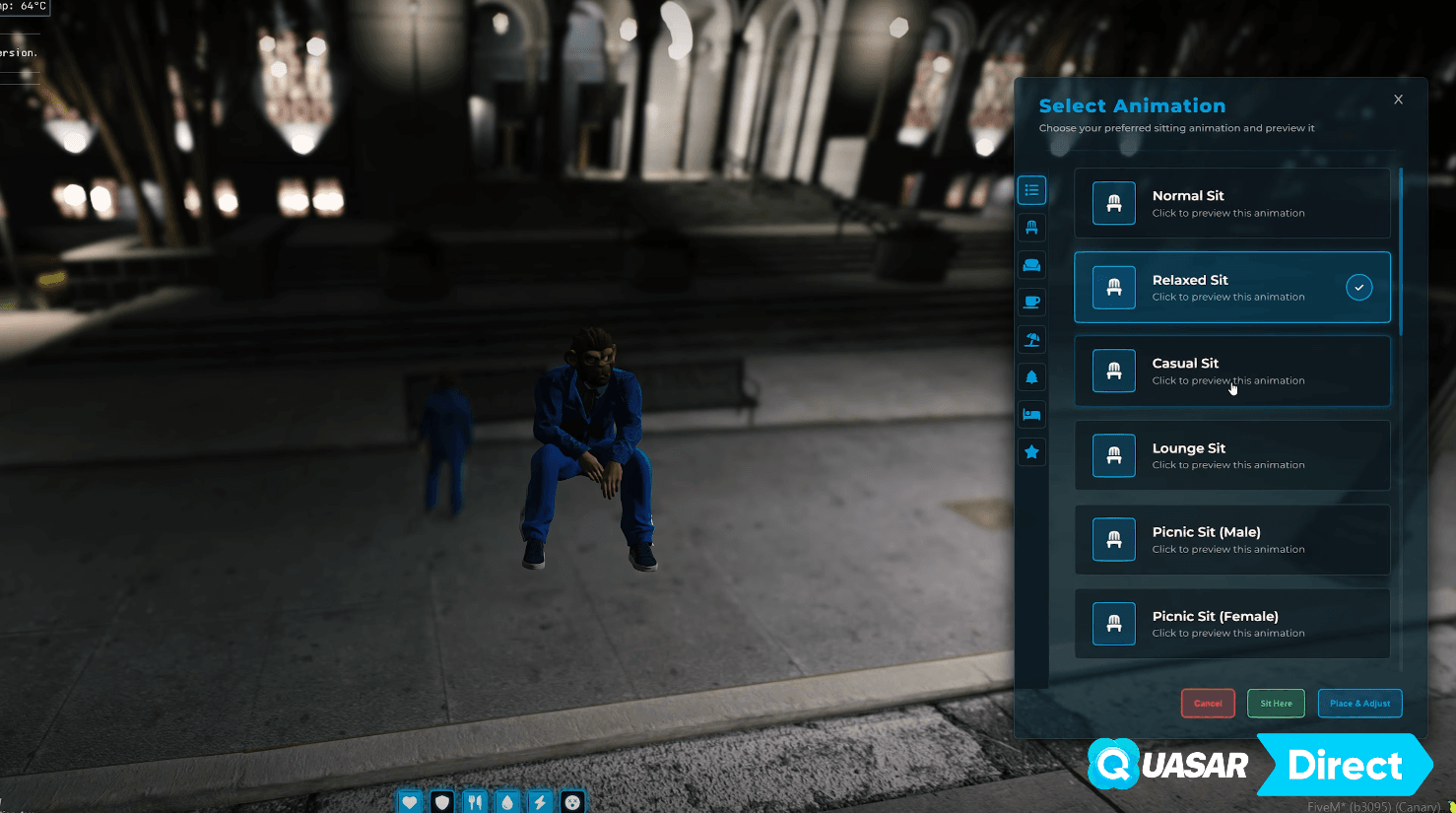Image resolution: width=1456 pixels, height=813 pixels.
Task: Select the Normal Sit animation
Action: point(1231,203)
